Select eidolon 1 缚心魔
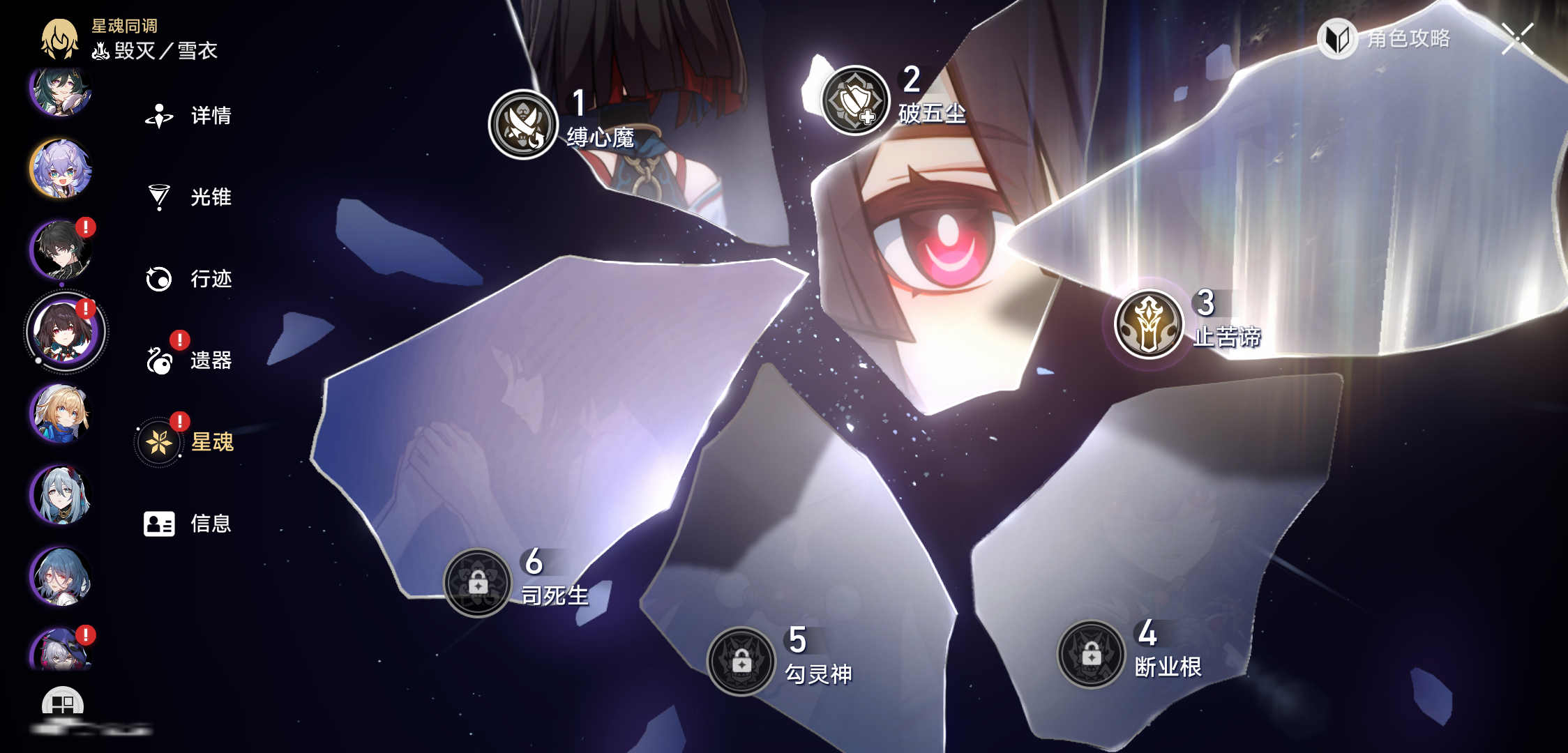 pyautogui.click(x=523, y=124)
